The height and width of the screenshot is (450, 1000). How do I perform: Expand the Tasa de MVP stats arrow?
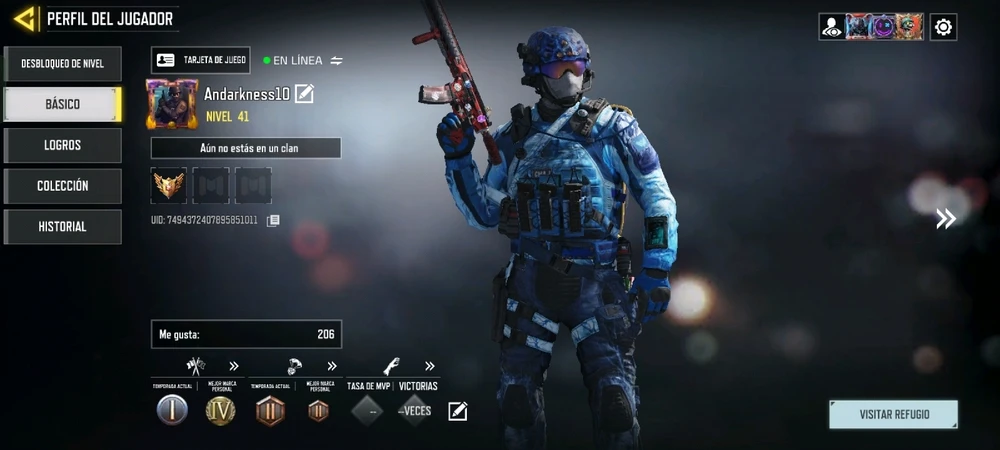430,366
